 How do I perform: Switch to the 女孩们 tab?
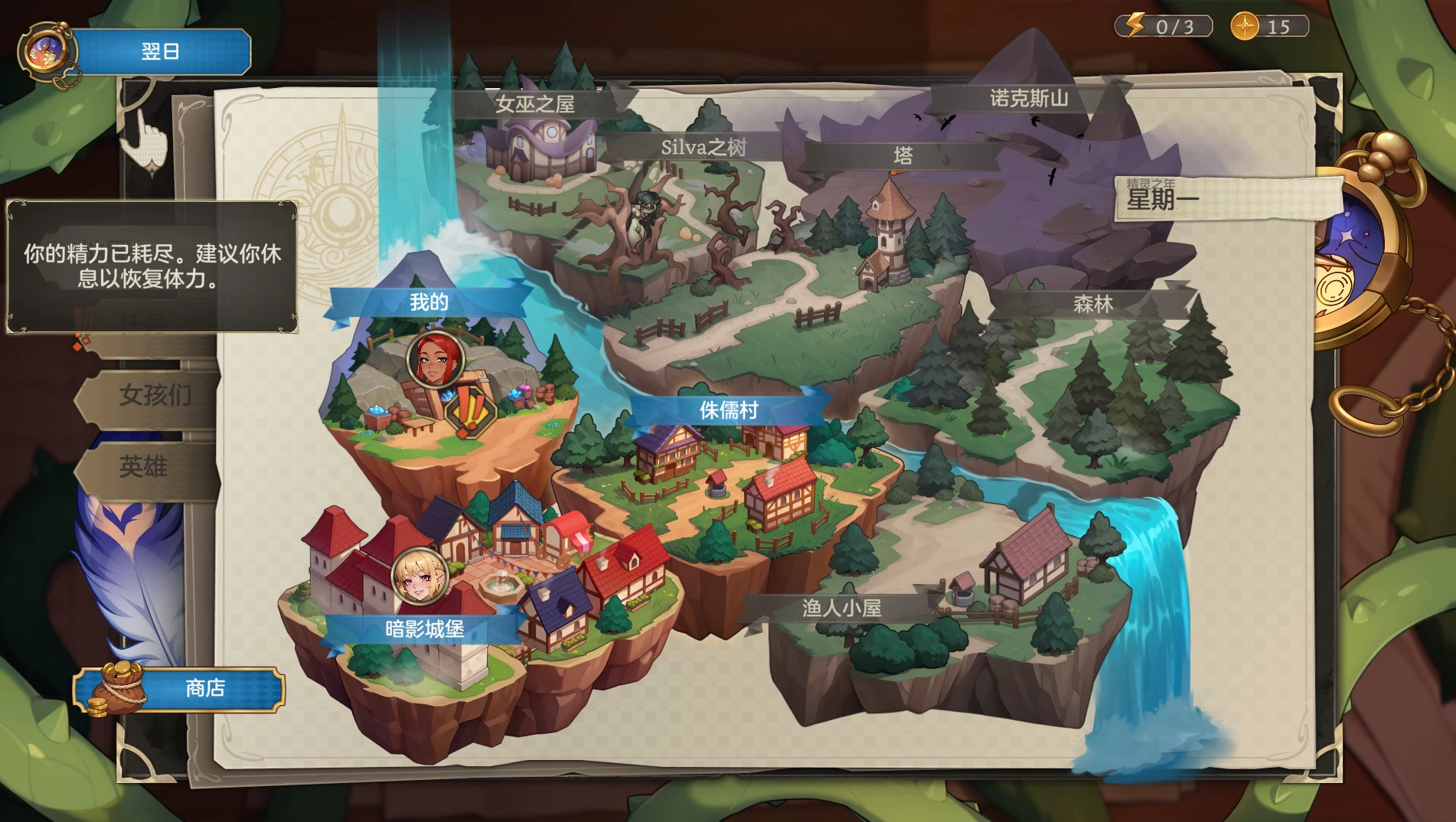coord(154,396)
